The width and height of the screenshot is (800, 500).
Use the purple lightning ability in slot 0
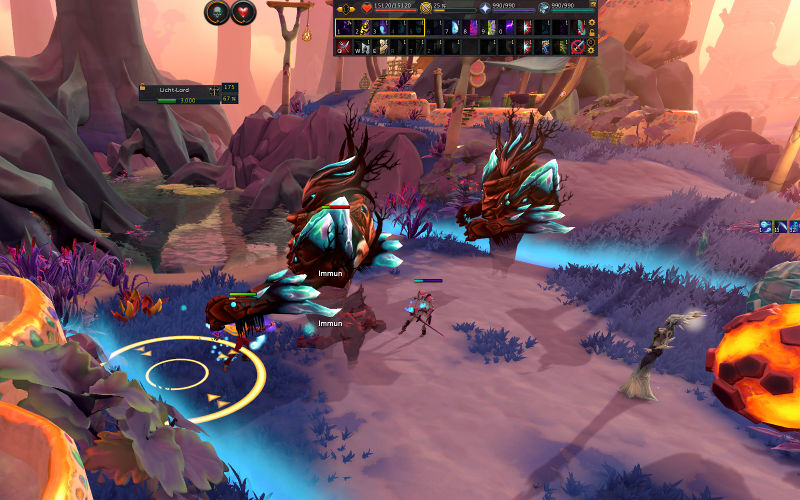coord(510,28)
